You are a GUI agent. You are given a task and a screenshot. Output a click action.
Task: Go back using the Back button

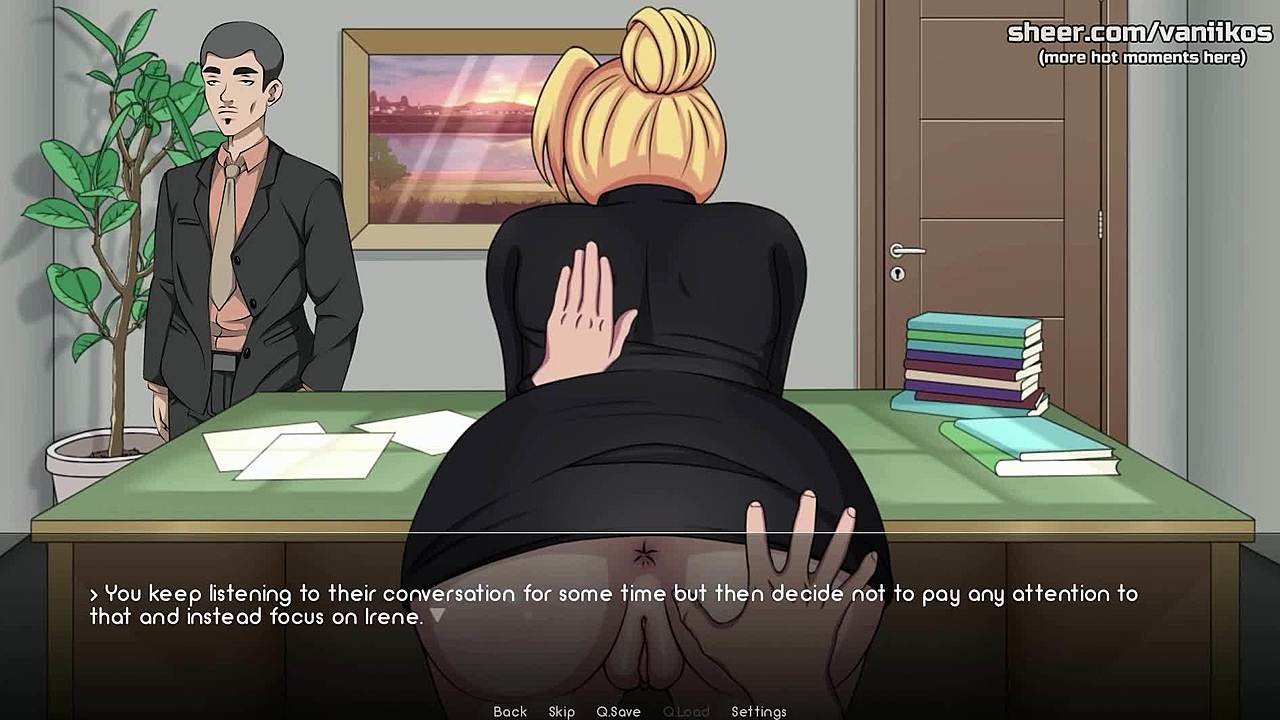tap(510, 711)
